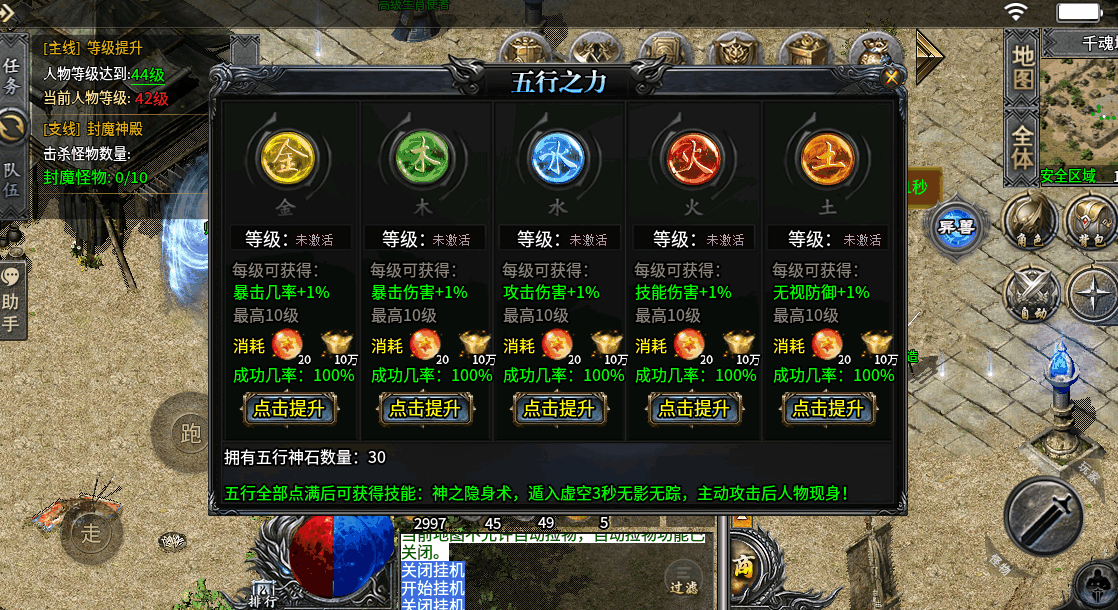The height and width of the screenshot is (610, 1118).
Task: Click the 过滤 chat filter button
Action: pos(683,578)
